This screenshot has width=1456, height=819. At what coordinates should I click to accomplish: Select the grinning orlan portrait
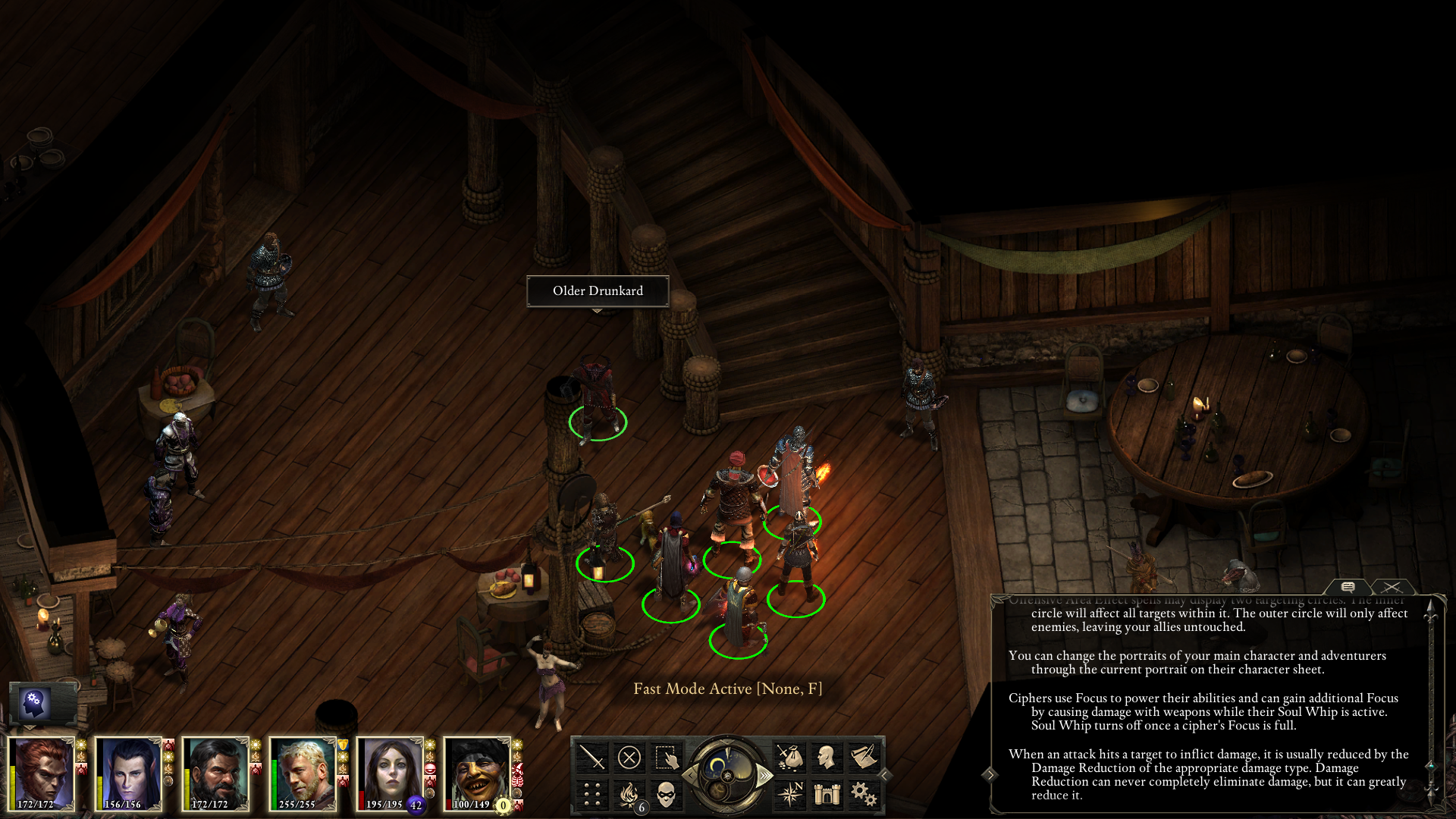click(x=477, y=773)
